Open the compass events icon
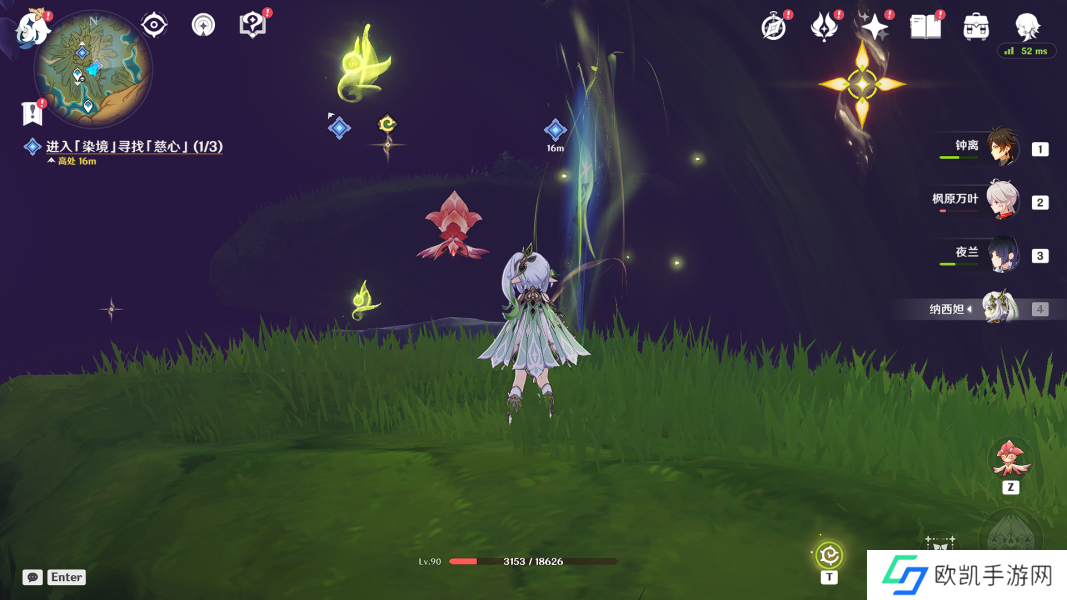 (773, 27)
